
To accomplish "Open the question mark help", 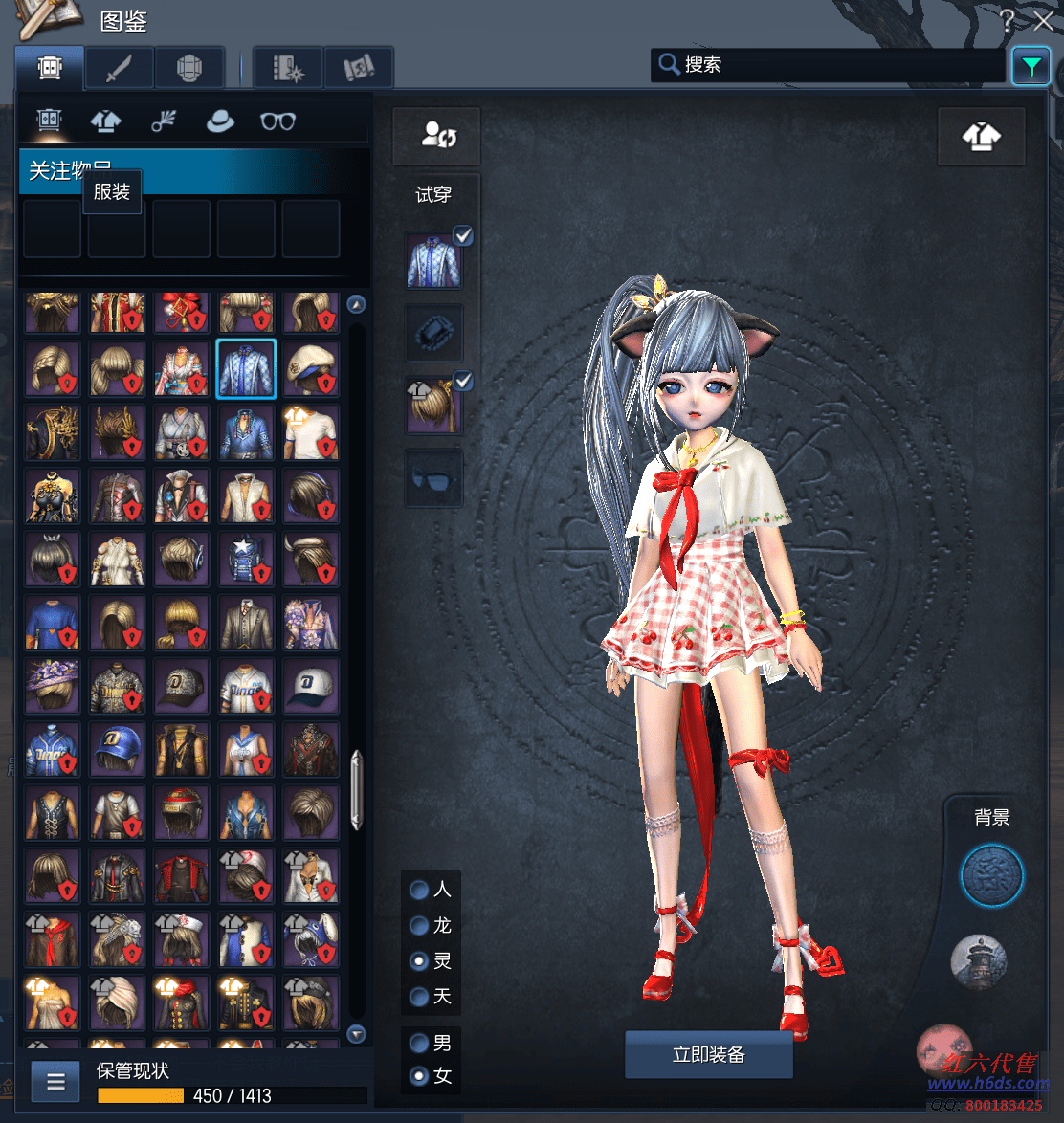I will [1007, 20].
